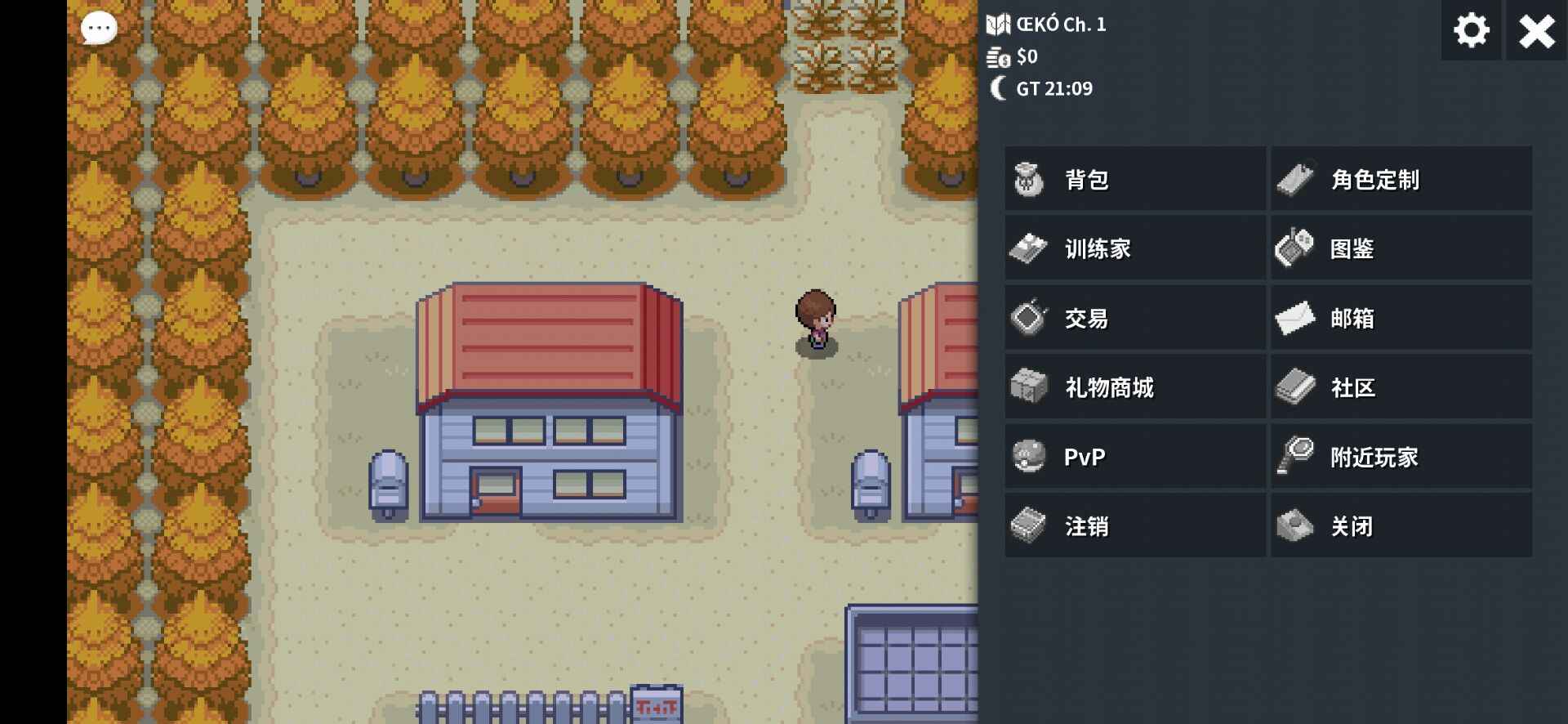Click the 交易 trading device icon
Image resolution: width=1568 pixels, height=724 pixels.
click(x=1030, y=317)
